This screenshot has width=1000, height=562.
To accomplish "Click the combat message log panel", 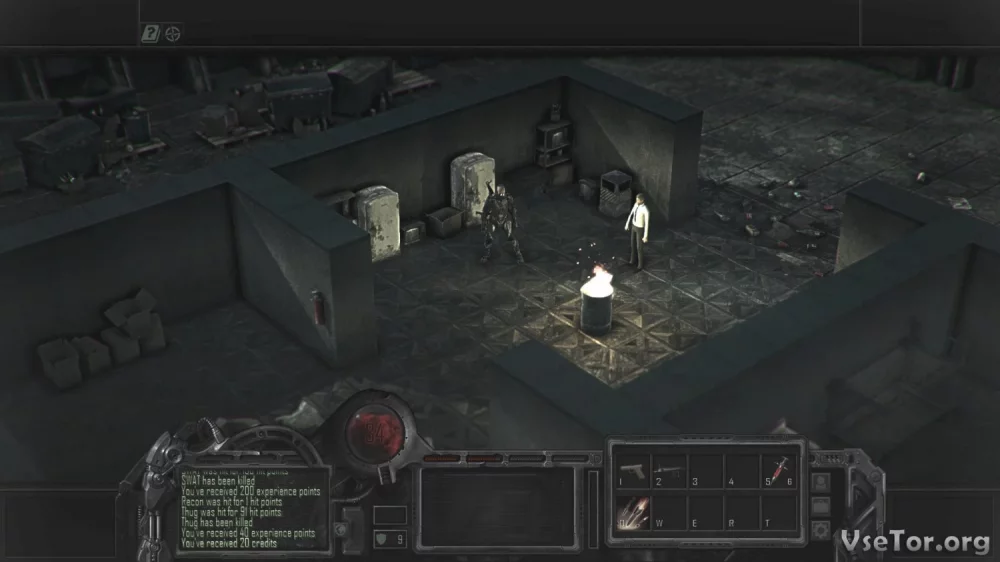I will [x=252, y=510].
